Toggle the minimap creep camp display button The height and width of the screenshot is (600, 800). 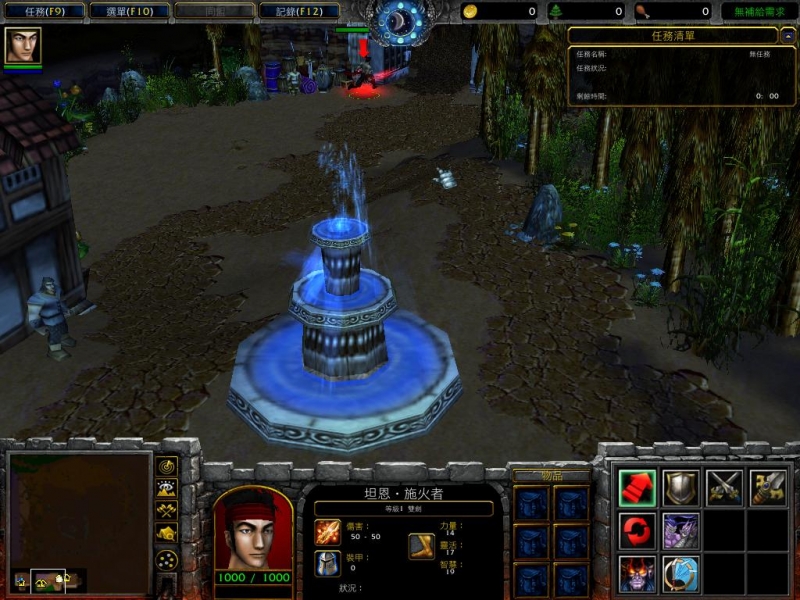(166, 533)
